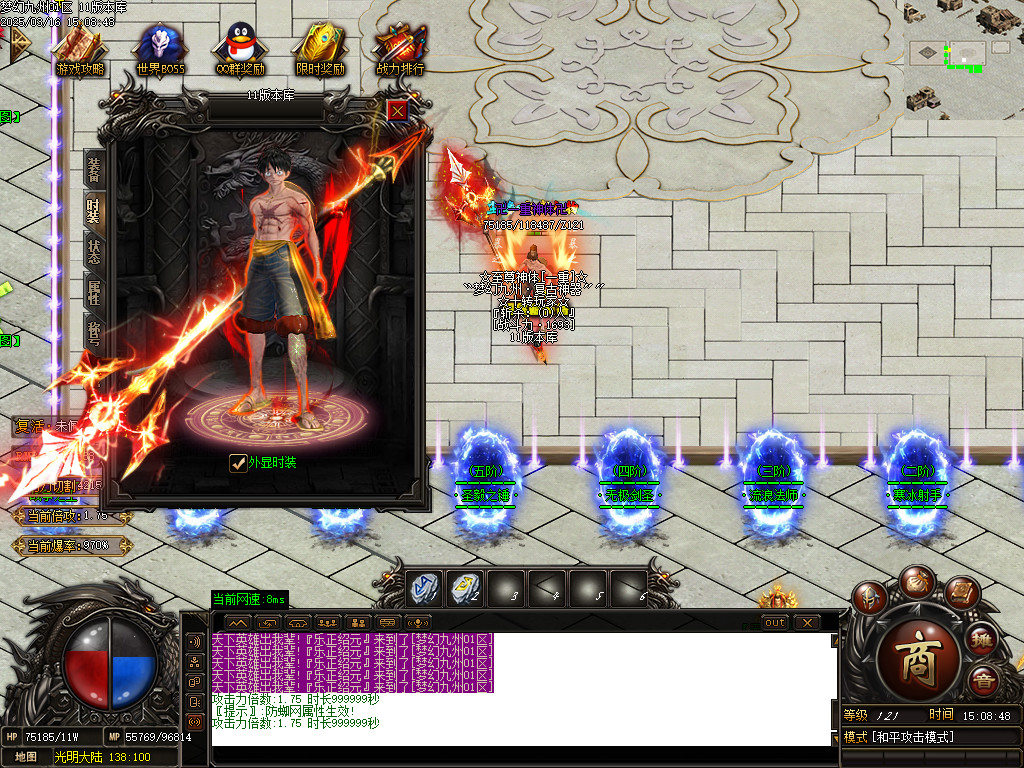Use the blue rune skill in slot 1

click(x=423, y=587)
